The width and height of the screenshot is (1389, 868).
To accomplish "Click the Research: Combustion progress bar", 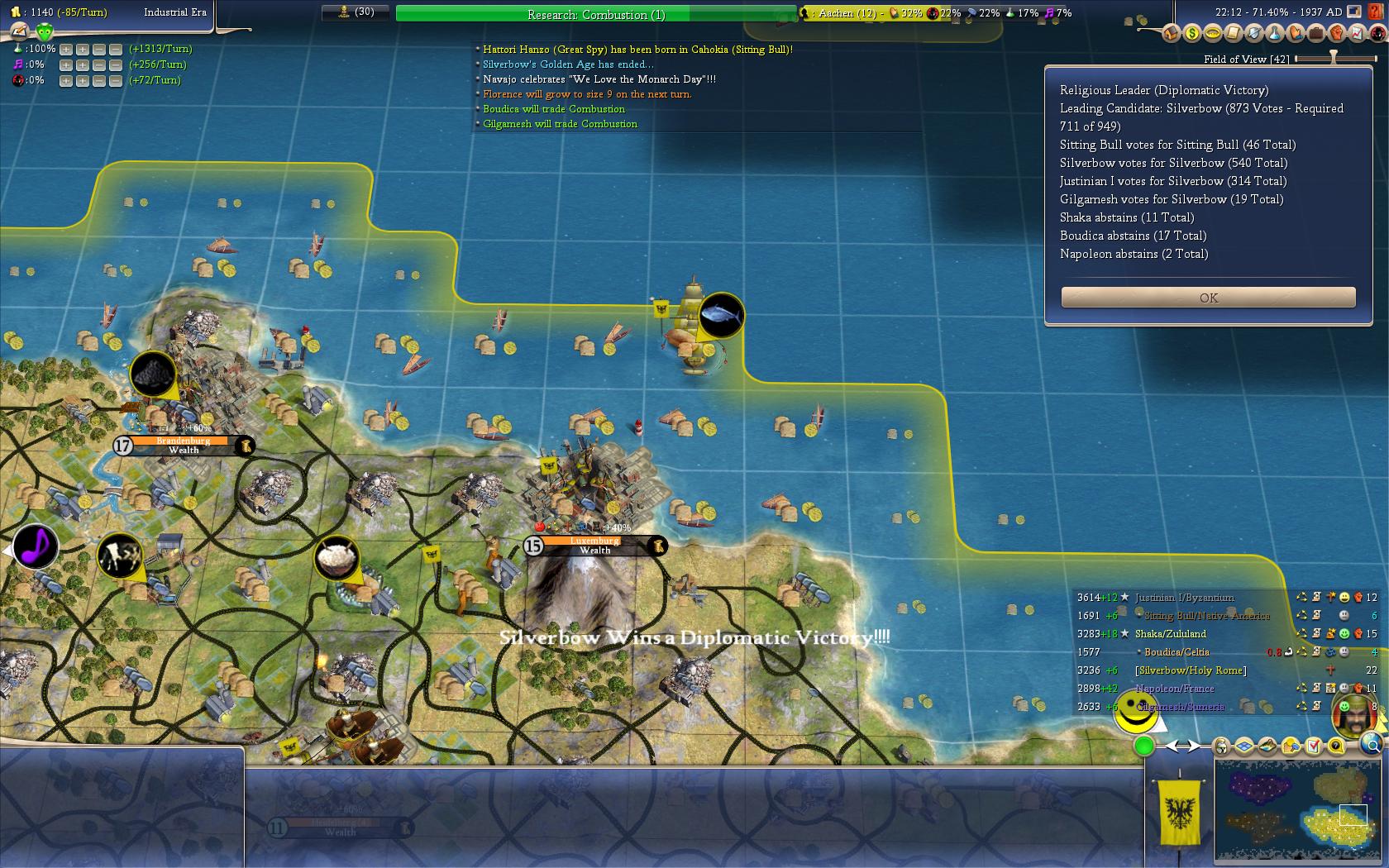I will [595, 14].
